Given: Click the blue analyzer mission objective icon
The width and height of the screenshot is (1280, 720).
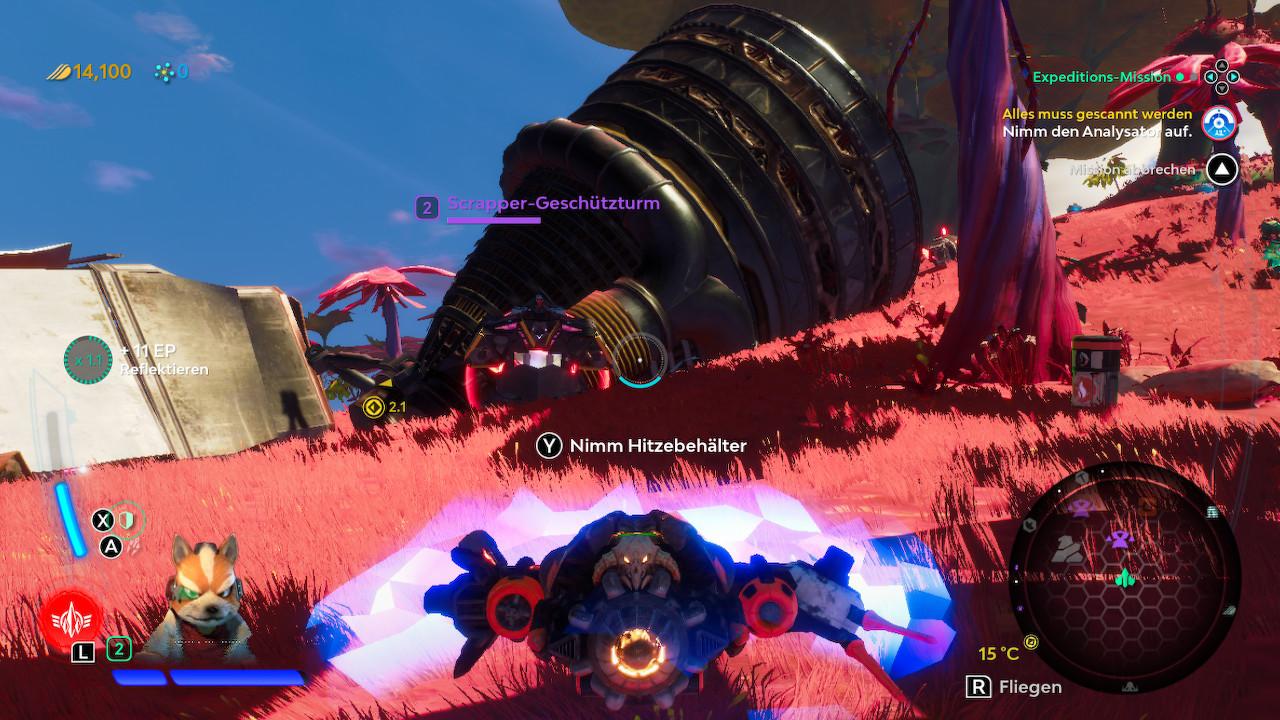Looking at the screenshot, I should 1219,123.
